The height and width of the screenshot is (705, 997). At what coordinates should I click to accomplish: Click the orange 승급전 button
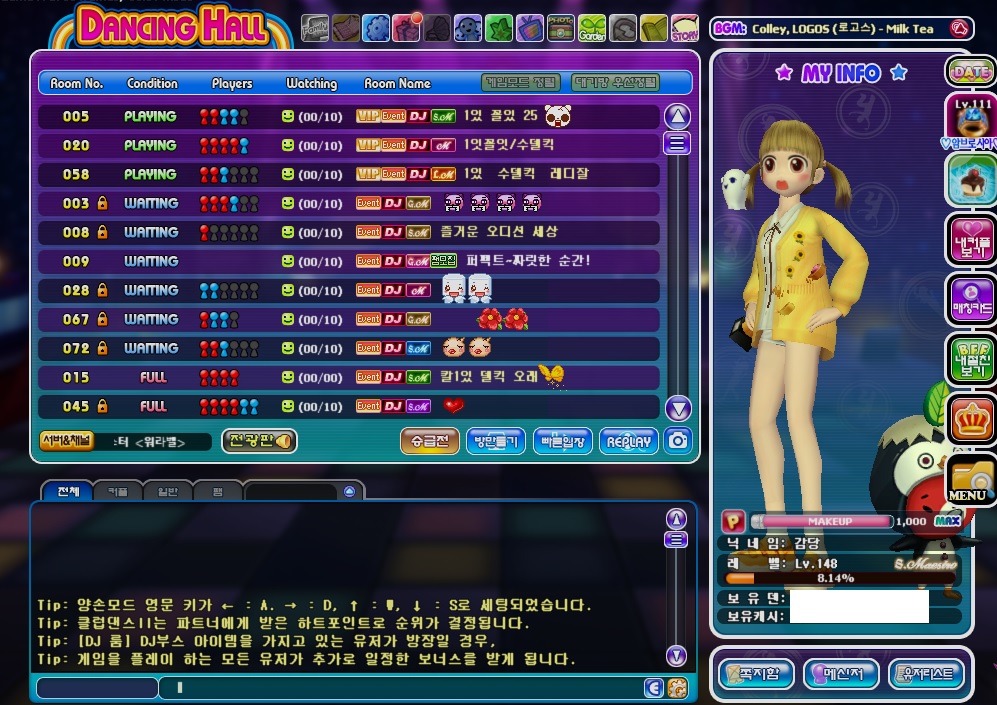(429, 441)
